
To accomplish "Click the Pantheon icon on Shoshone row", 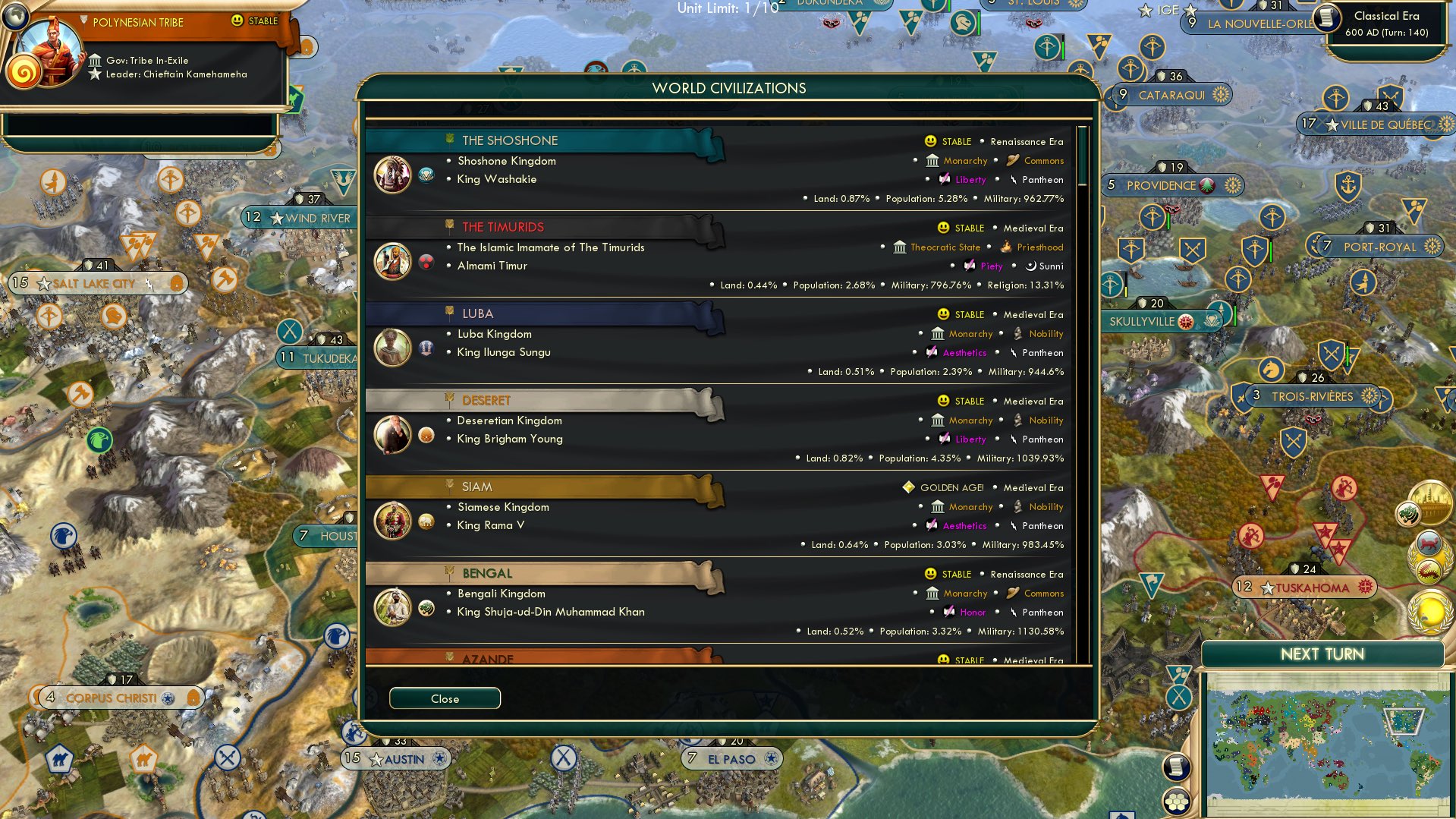I will pos(1014,179).
